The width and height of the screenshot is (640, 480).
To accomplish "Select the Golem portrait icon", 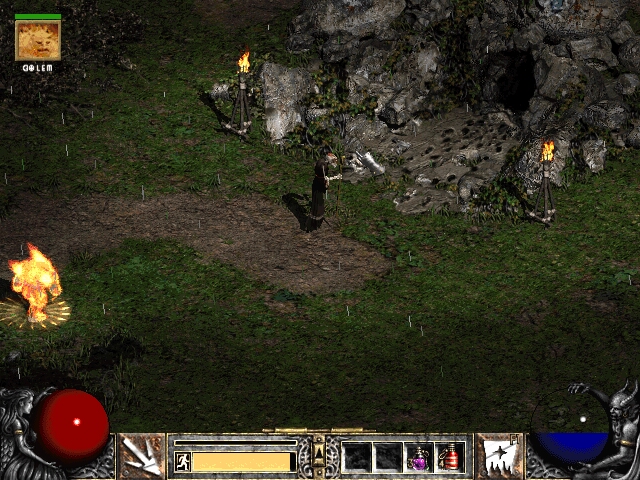I will [x=38, y=40].
